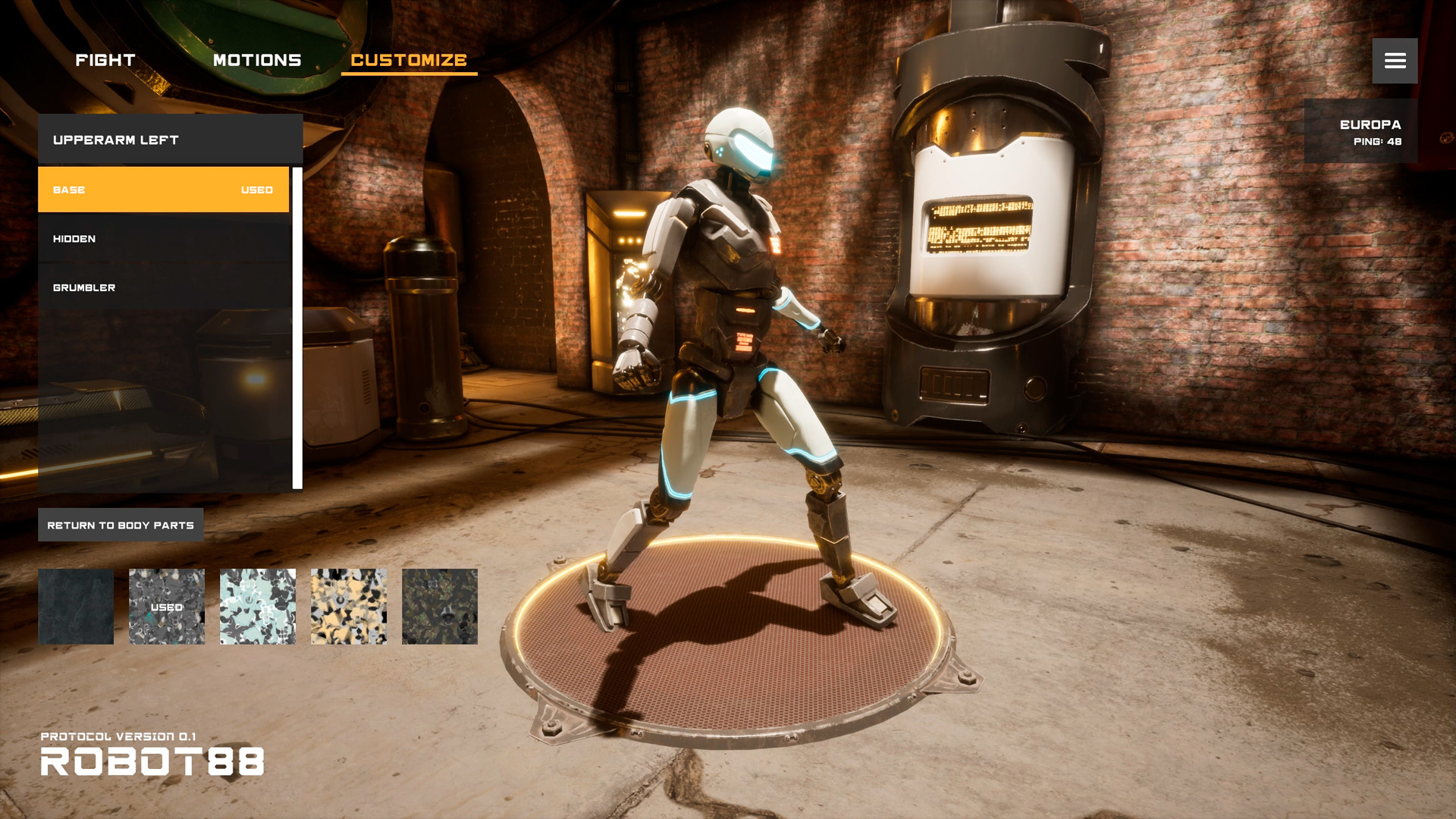Click RETURN TO BODY PARTS
Screen dimensions: 1456x819
[121, 524]
